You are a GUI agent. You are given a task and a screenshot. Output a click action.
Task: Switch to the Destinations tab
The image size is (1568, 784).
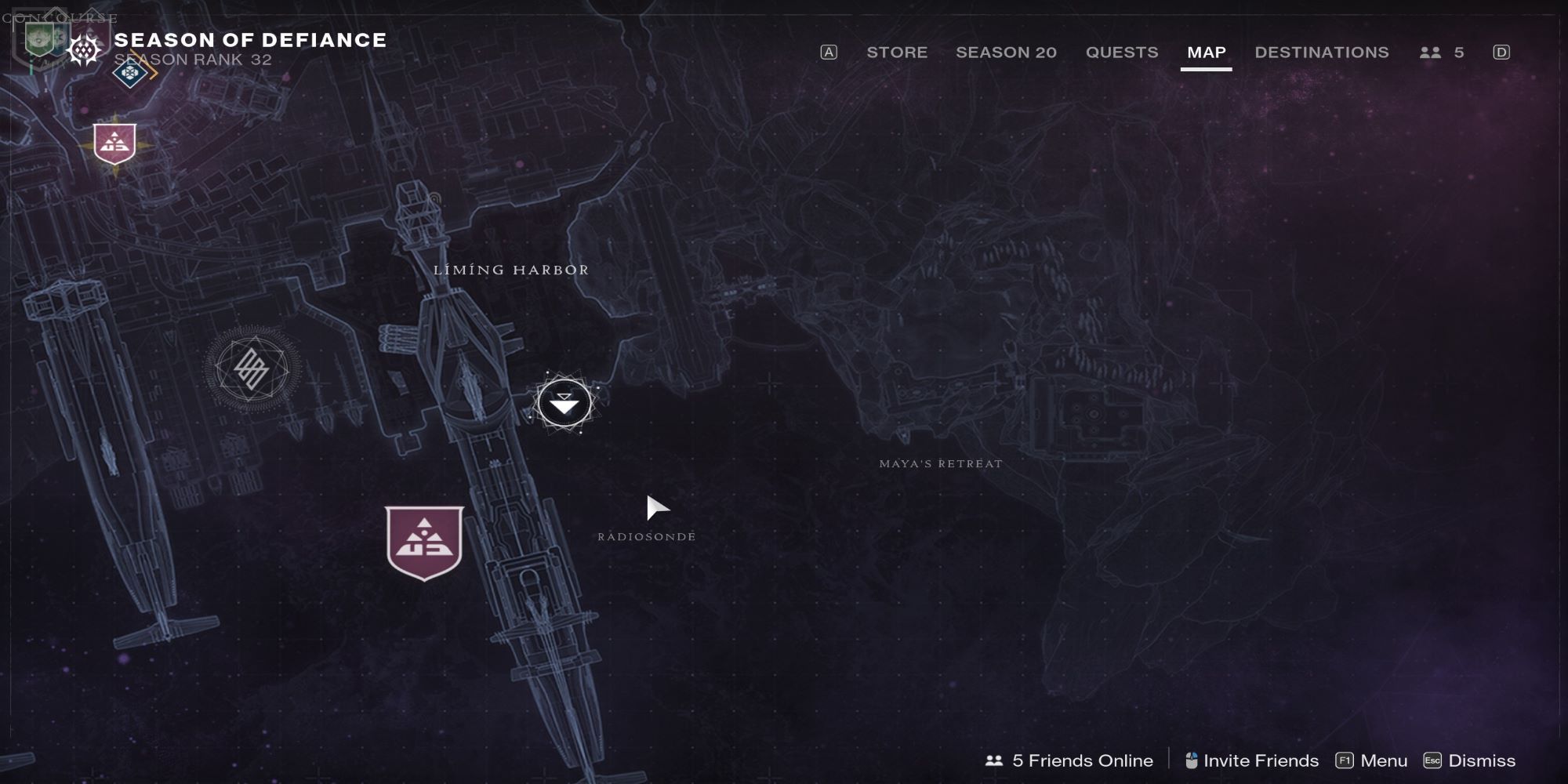1320,53
